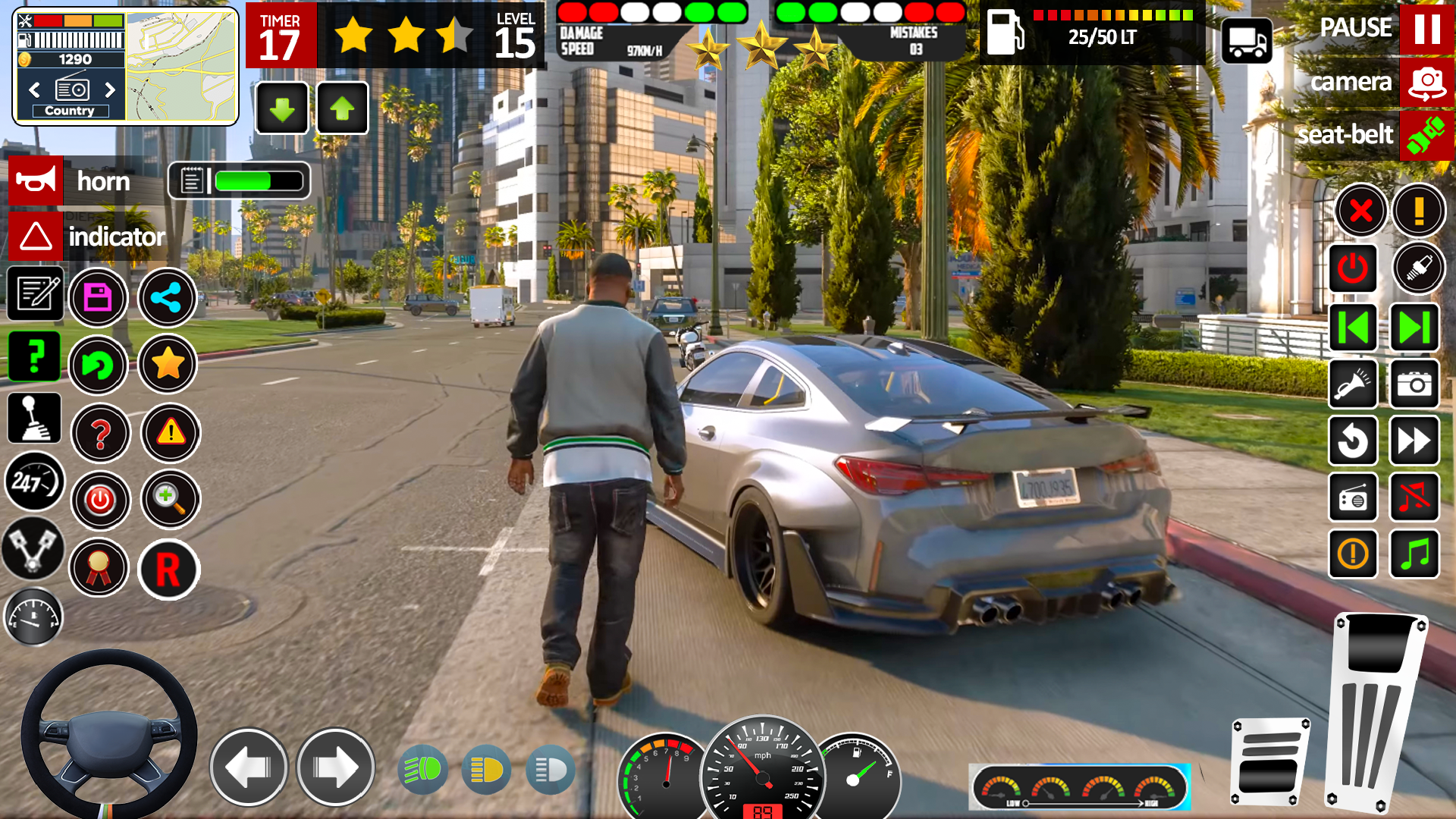Open the minimap
This screenshot has height=819, width=1456.
pos(181,67)
